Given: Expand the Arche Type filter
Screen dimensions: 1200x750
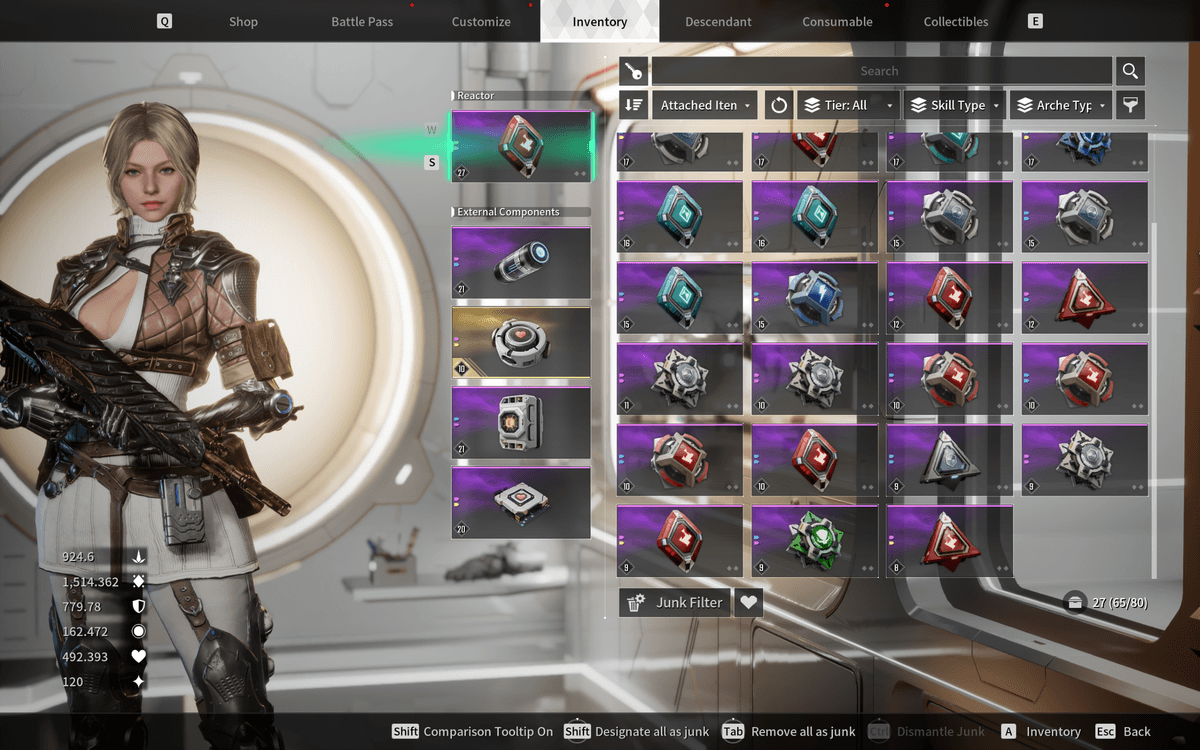Looking at the screenshot, I should 1062,105.
